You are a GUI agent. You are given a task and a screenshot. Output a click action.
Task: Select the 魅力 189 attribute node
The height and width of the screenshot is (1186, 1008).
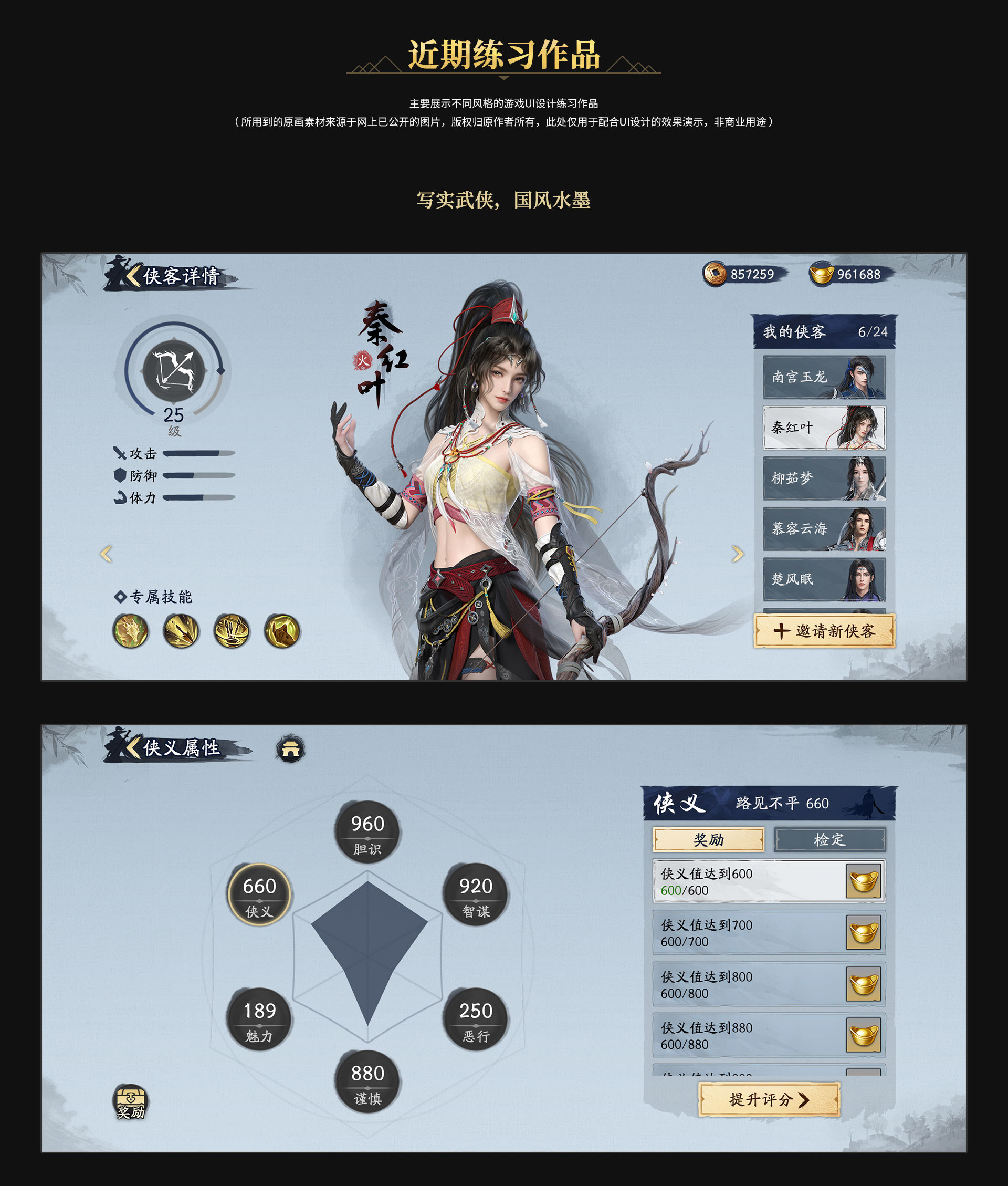[x=259, y=1018]
